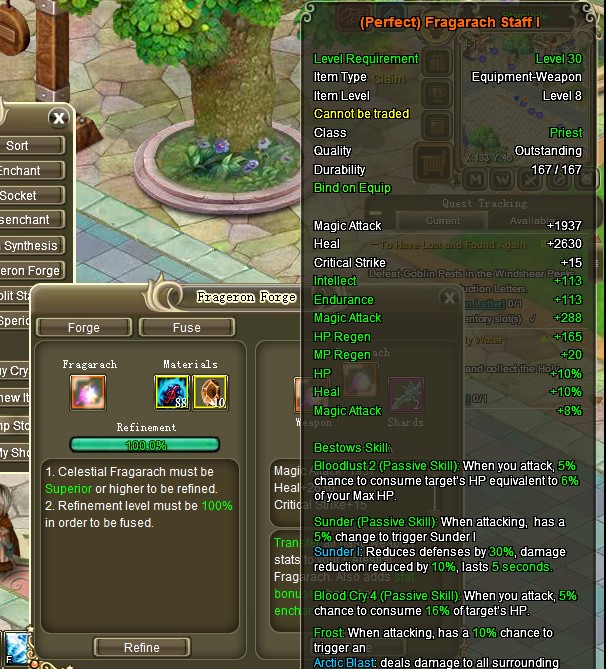Click the Frageron Forge side button

pyautogui.click(x=30, y=270)
